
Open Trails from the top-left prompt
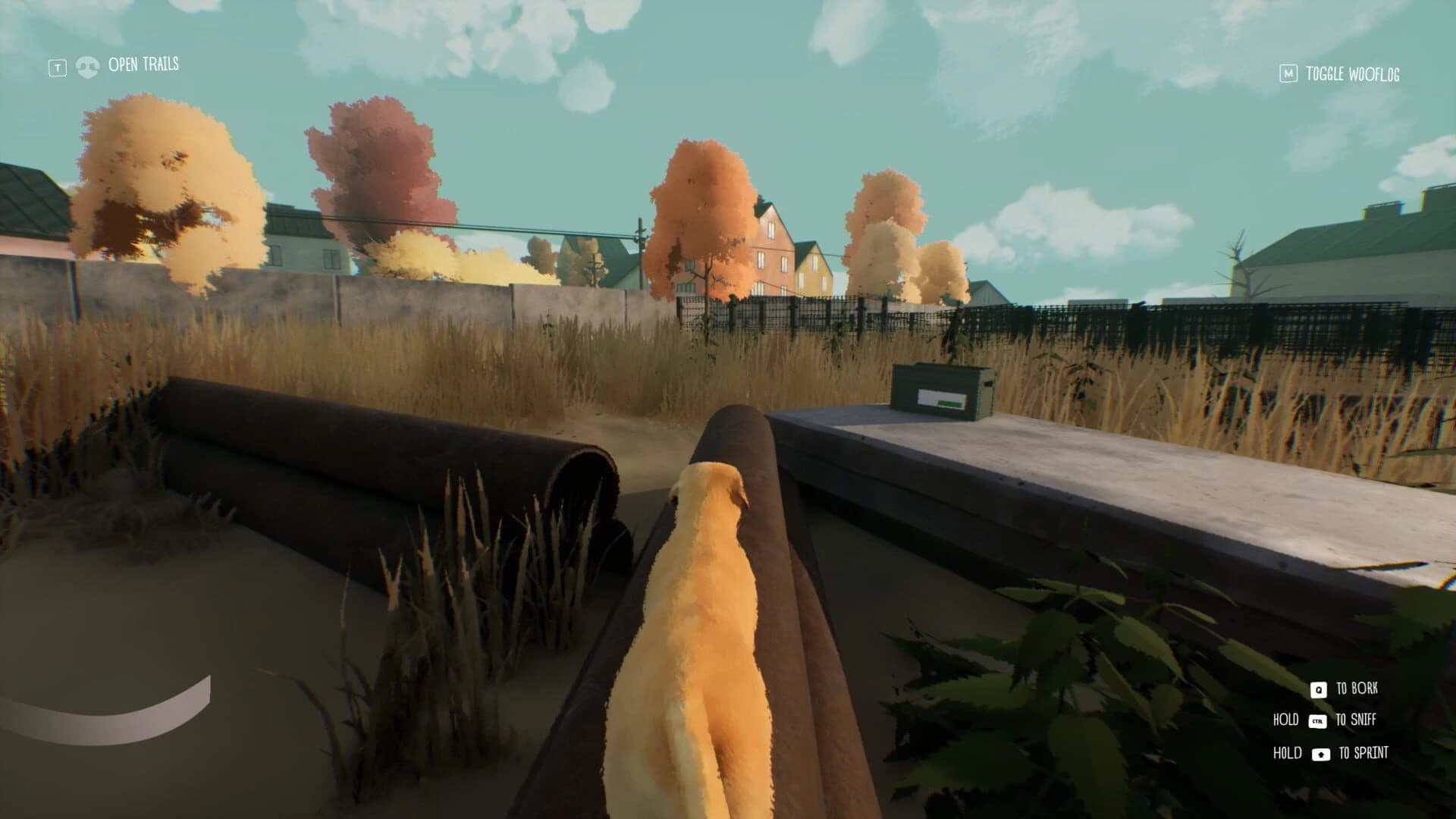(143, 65)
